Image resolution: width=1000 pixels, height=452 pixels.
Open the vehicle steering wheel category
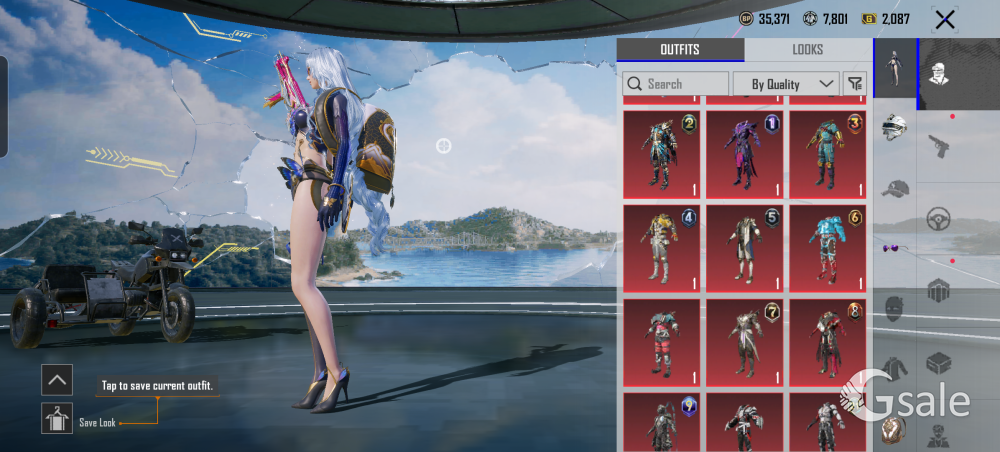pyautogui.click(x=938, y=218)
